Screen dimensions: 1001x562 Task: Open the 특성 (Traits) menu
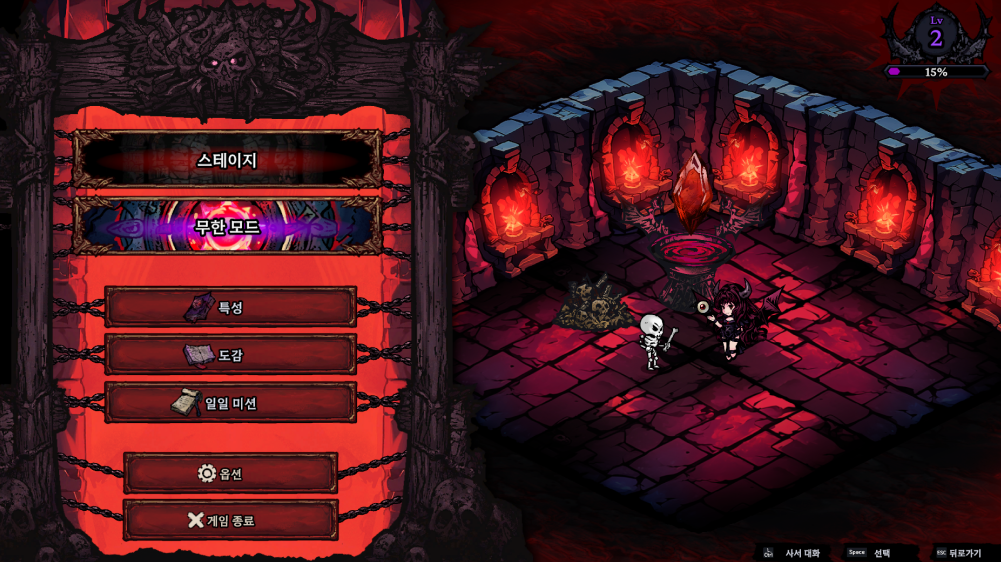tap(230, 307)
